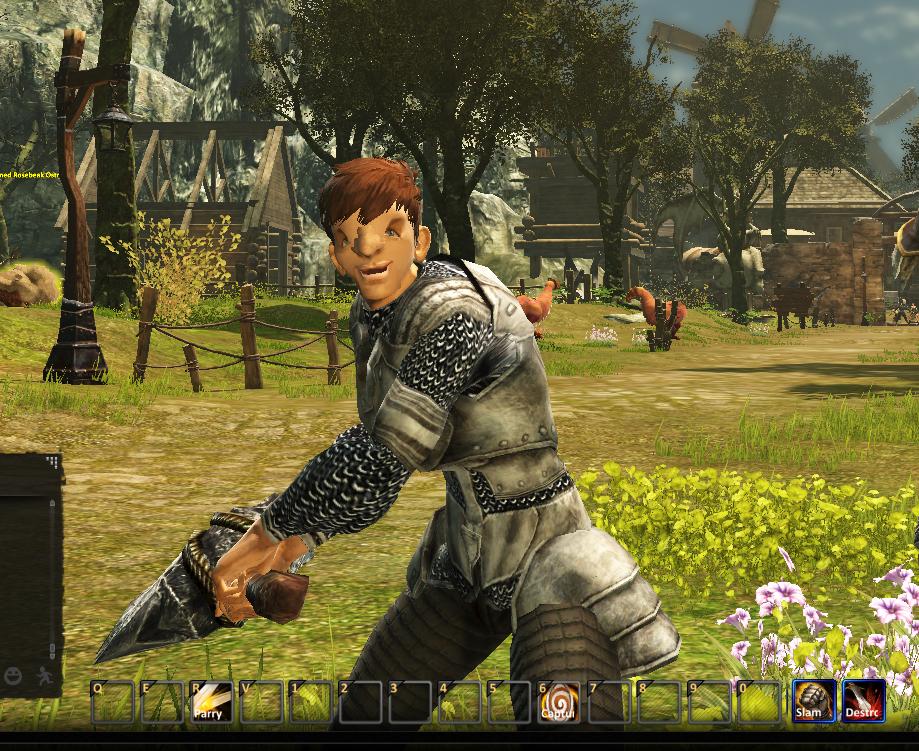Click the running figure icon by chat

pos(44,676)
